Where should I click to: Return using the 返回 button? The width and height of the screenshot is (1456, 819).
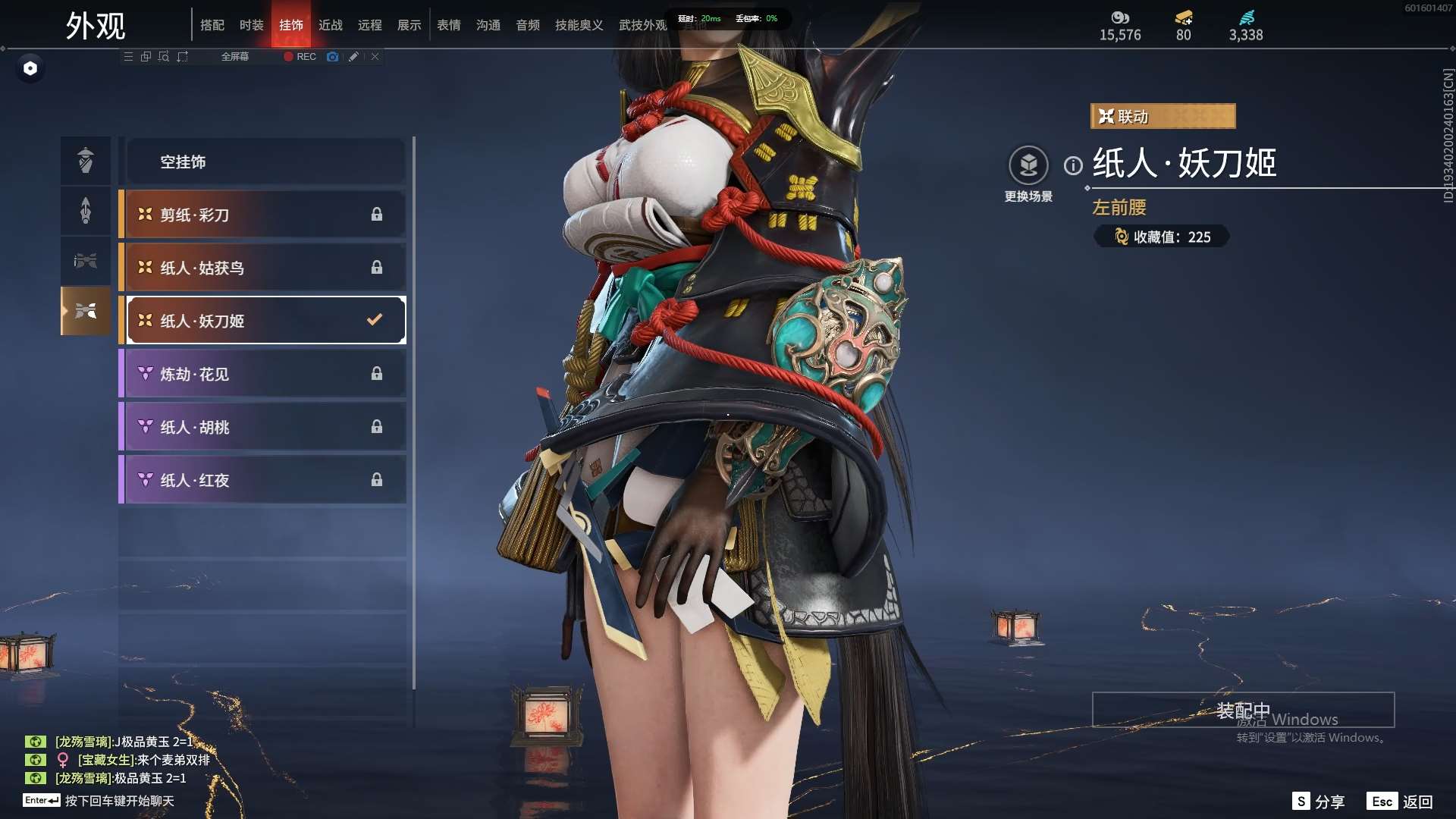coord(1401,802)
